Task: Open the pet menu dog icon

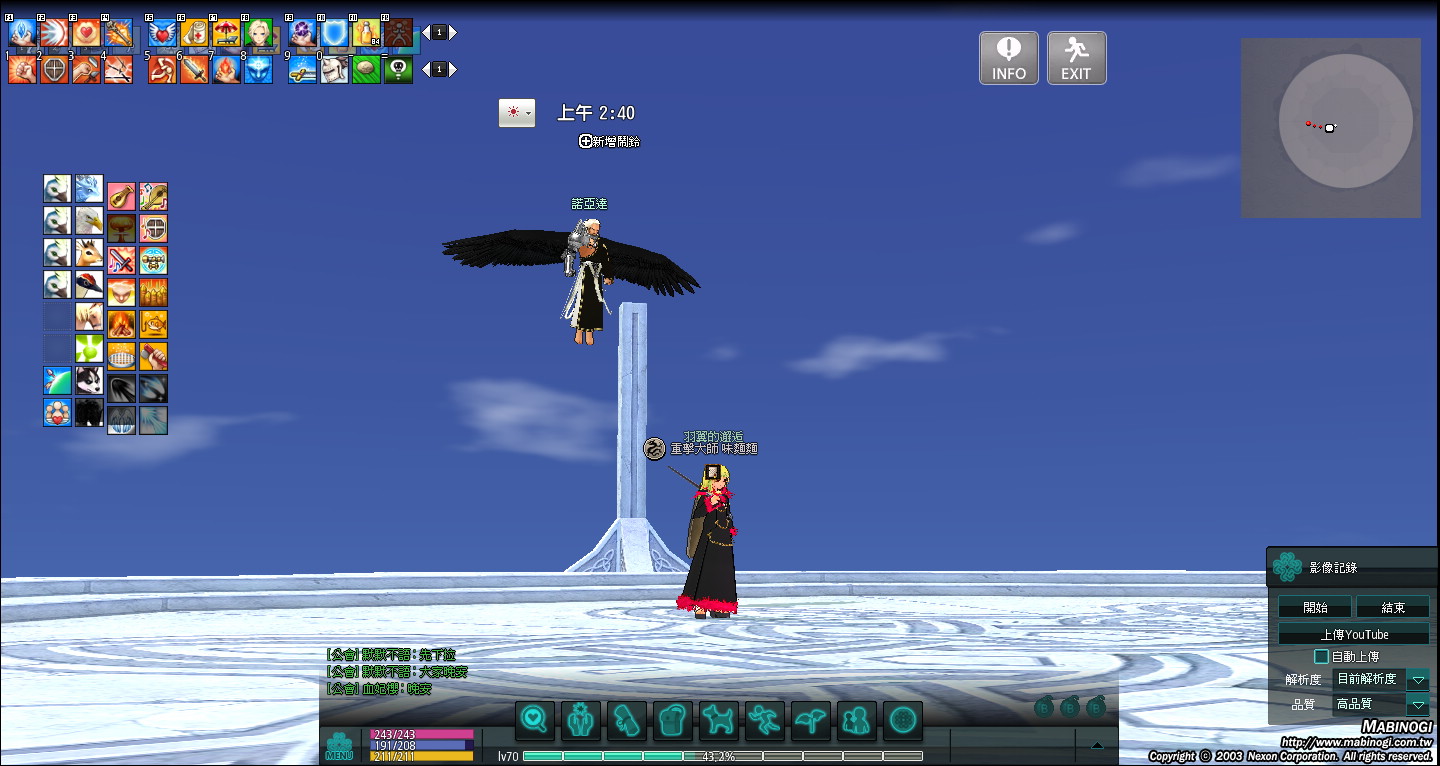Action: click(x=718, y=719)
